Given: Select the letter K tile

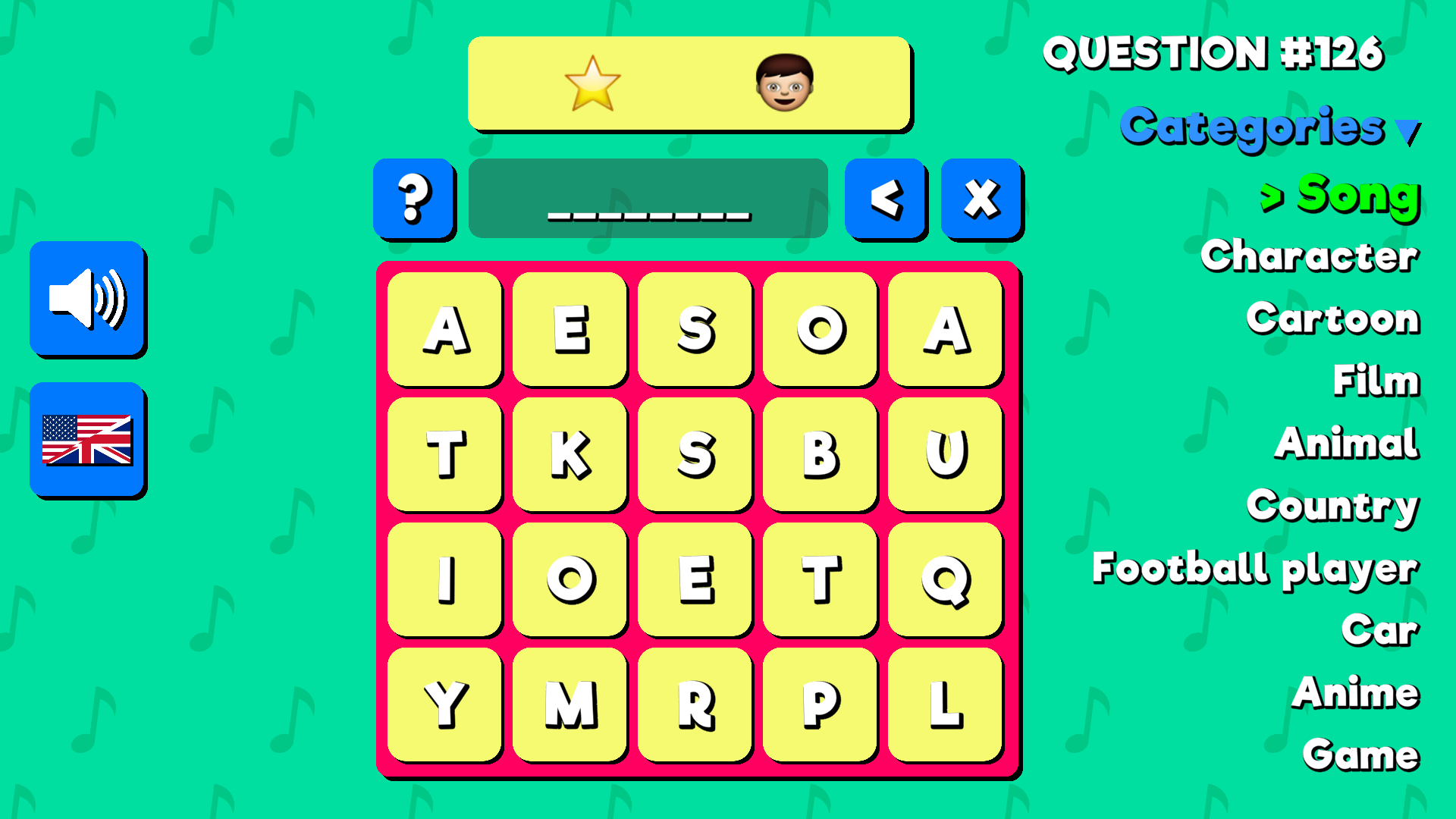Looking at the screenshot, I should [570, 454].
